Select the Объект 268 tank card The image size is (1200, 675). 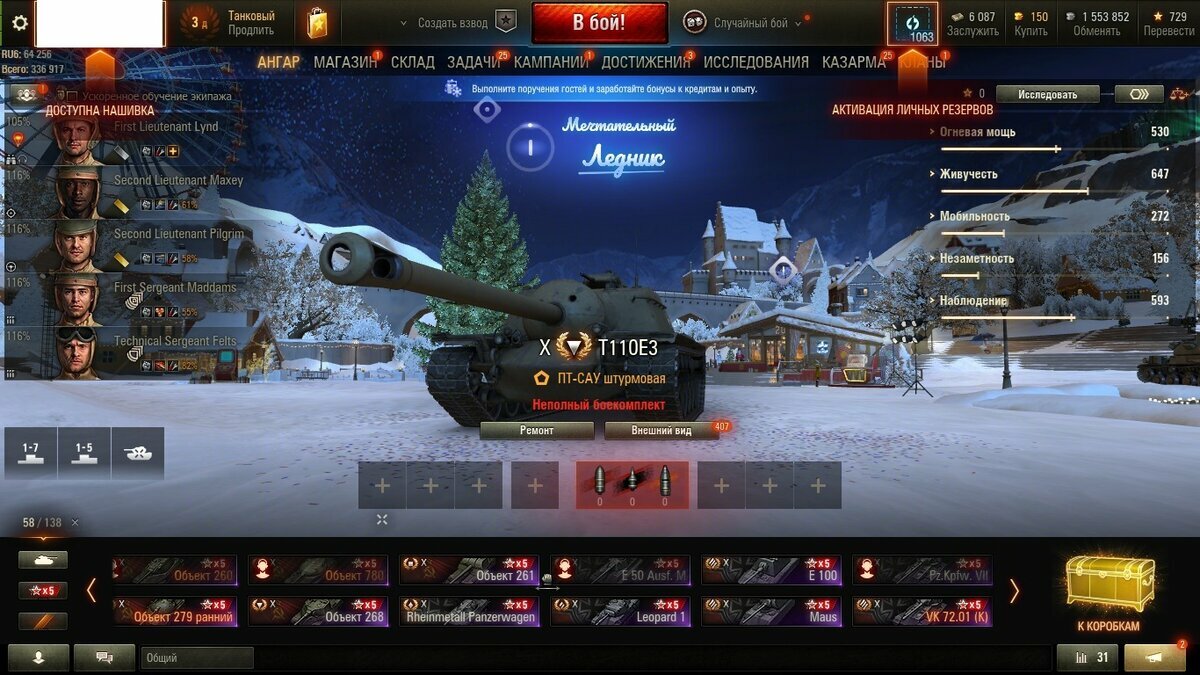[318, 611]
